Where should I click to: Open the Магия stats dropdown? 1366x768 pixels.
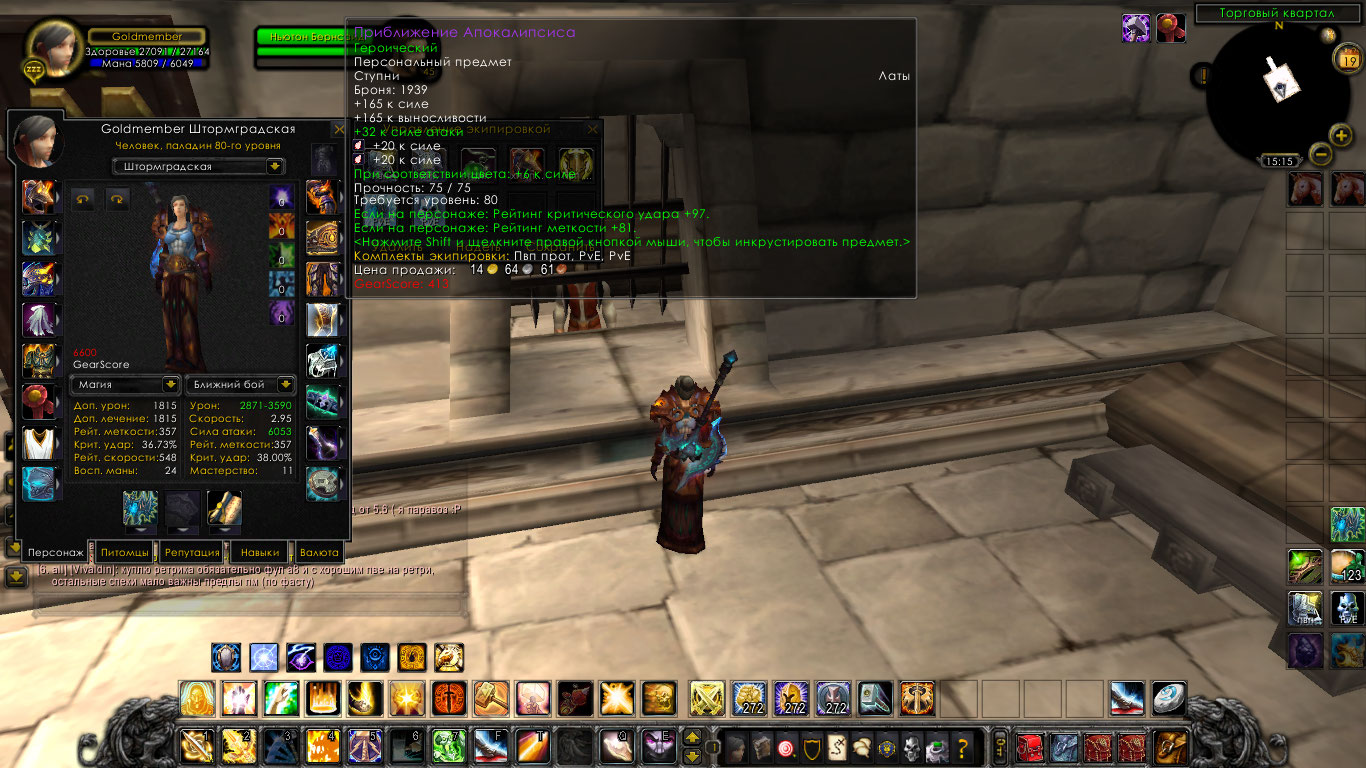tap(125, 384)
